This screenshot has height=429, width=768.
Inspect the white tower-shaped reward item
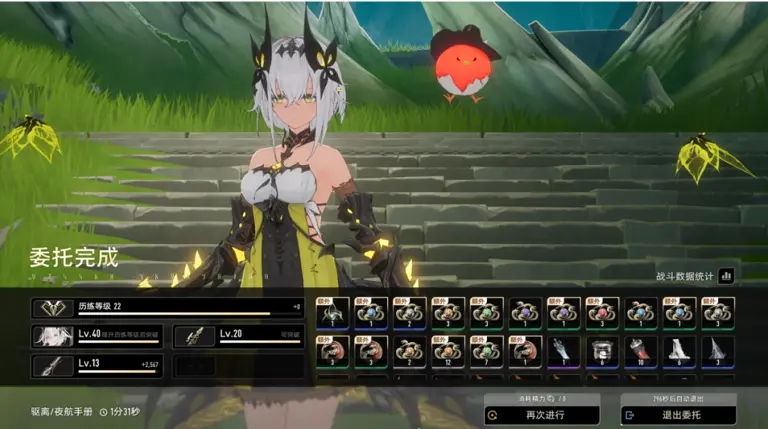(x=679, y=351)
